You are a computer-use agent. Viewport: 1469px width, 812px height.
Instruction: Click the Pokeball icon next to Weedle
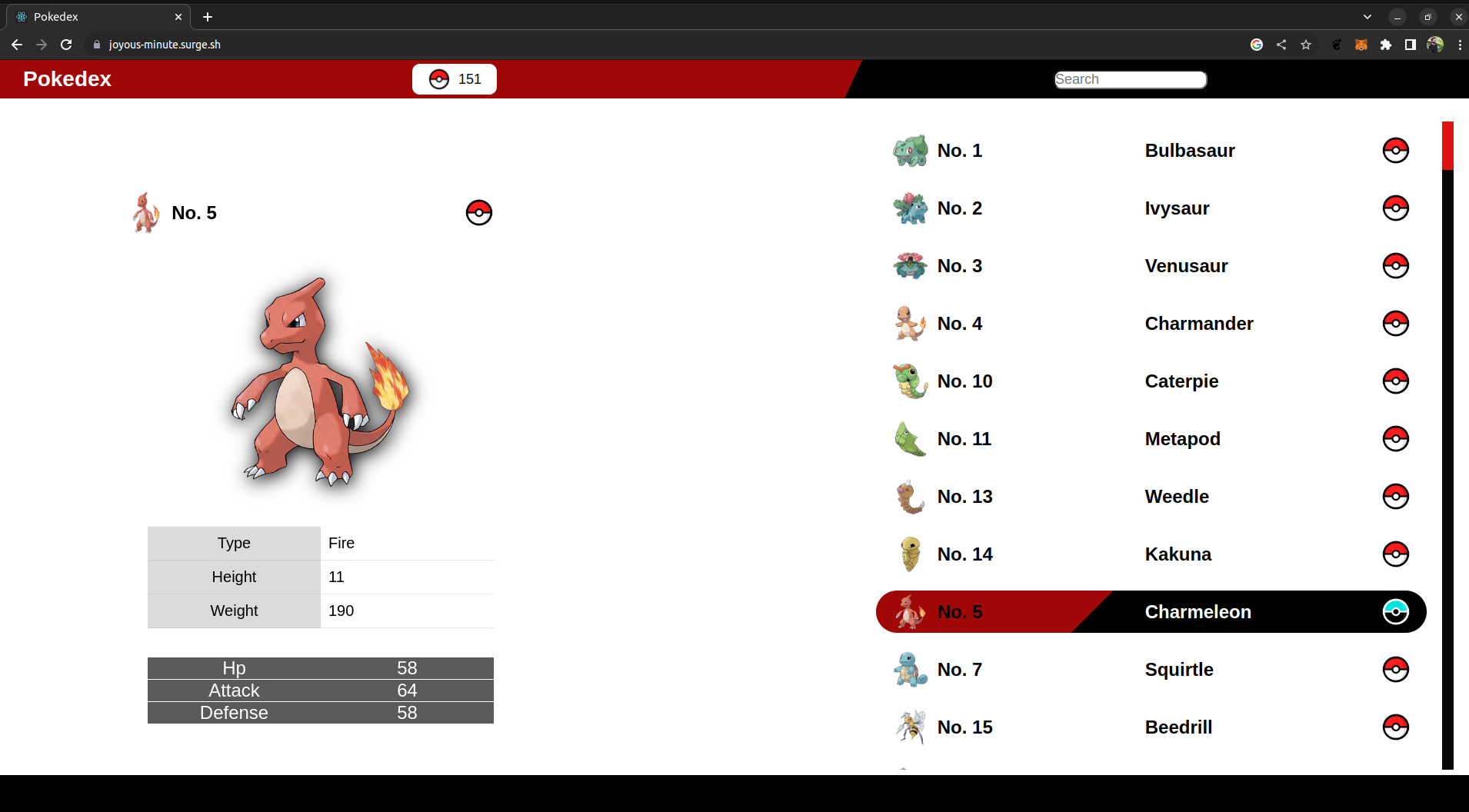(1395, 496)
